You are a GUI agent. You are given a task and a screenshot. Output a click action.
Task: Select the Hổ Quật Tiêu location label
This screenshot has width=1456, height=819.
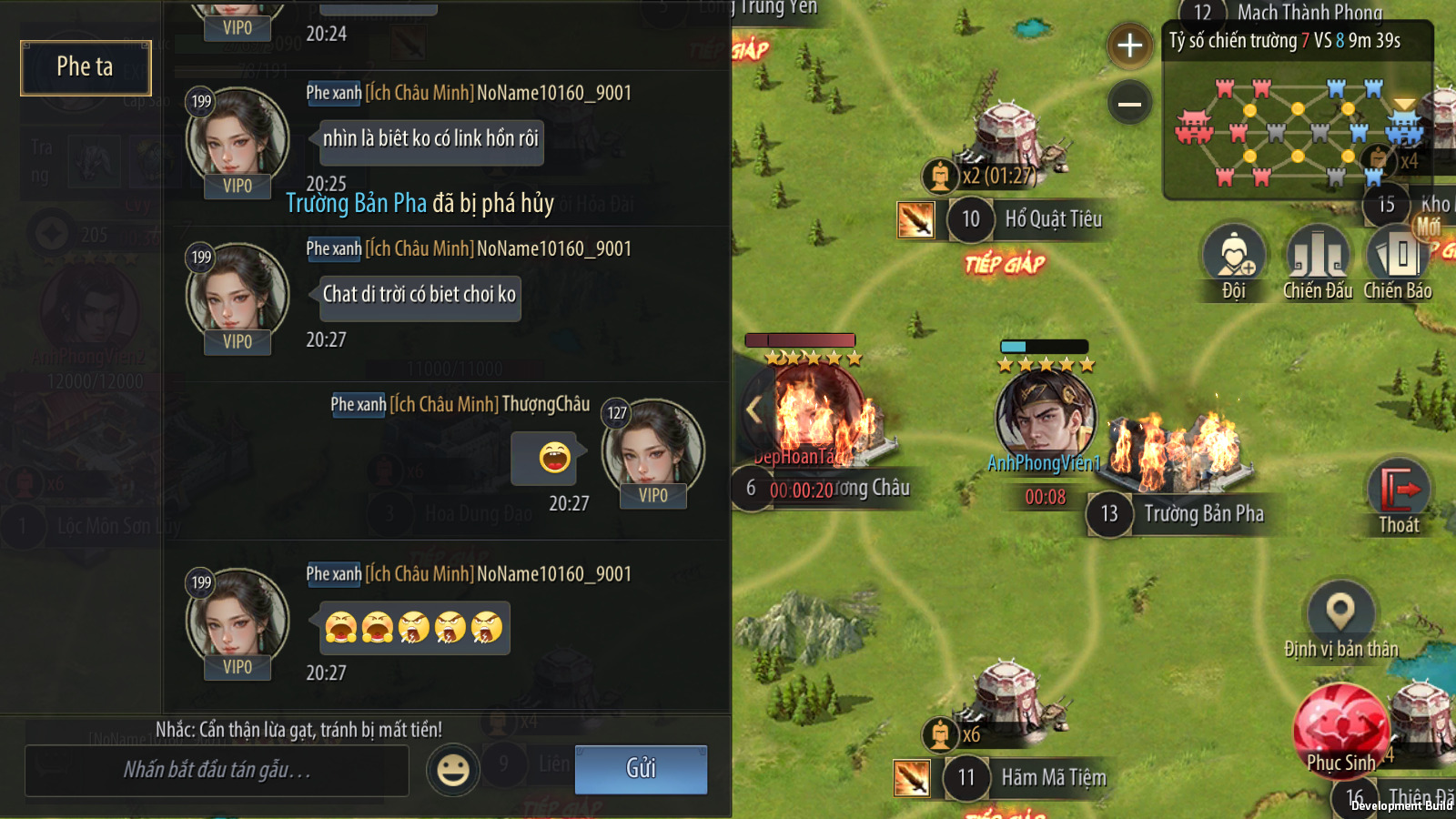(1053, 219)
